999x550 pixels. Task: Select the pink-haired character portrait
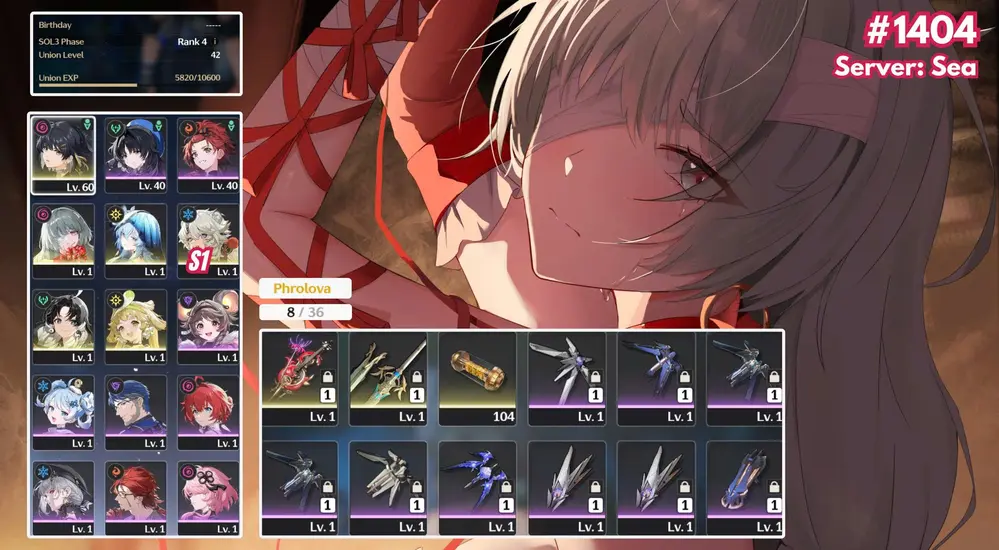pyautogui.click(x=208, y=497)
